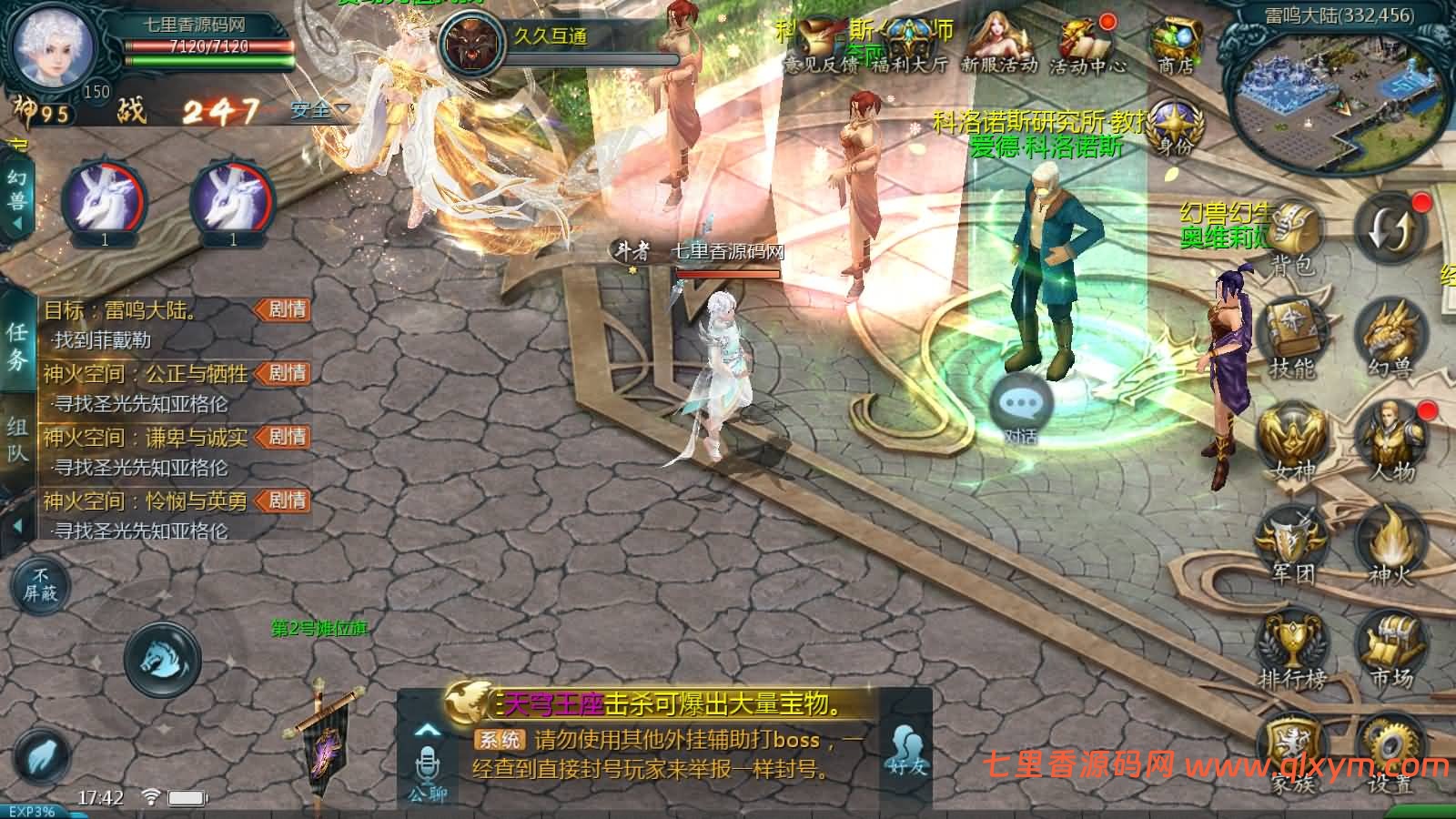Viewport: 1456px width, 819px height.
Task: Open the 背包 backpack menu
Action: [1293, 237]
